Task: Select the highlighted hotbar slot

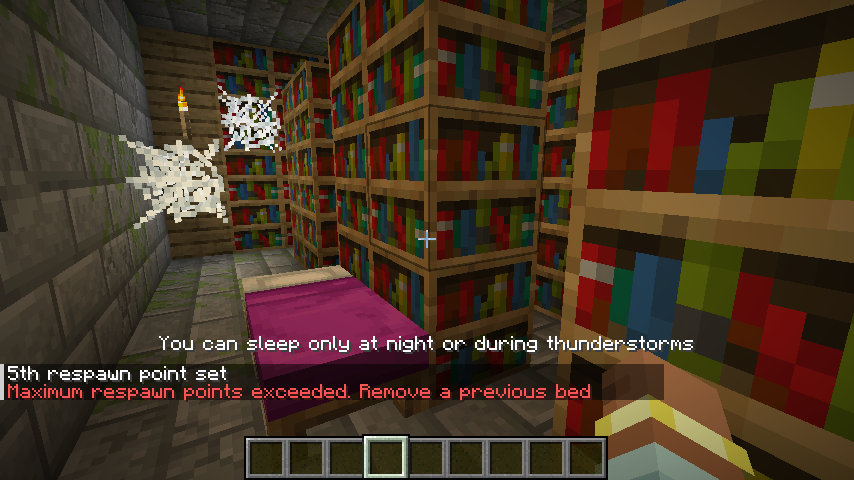Action: (386, 458)
